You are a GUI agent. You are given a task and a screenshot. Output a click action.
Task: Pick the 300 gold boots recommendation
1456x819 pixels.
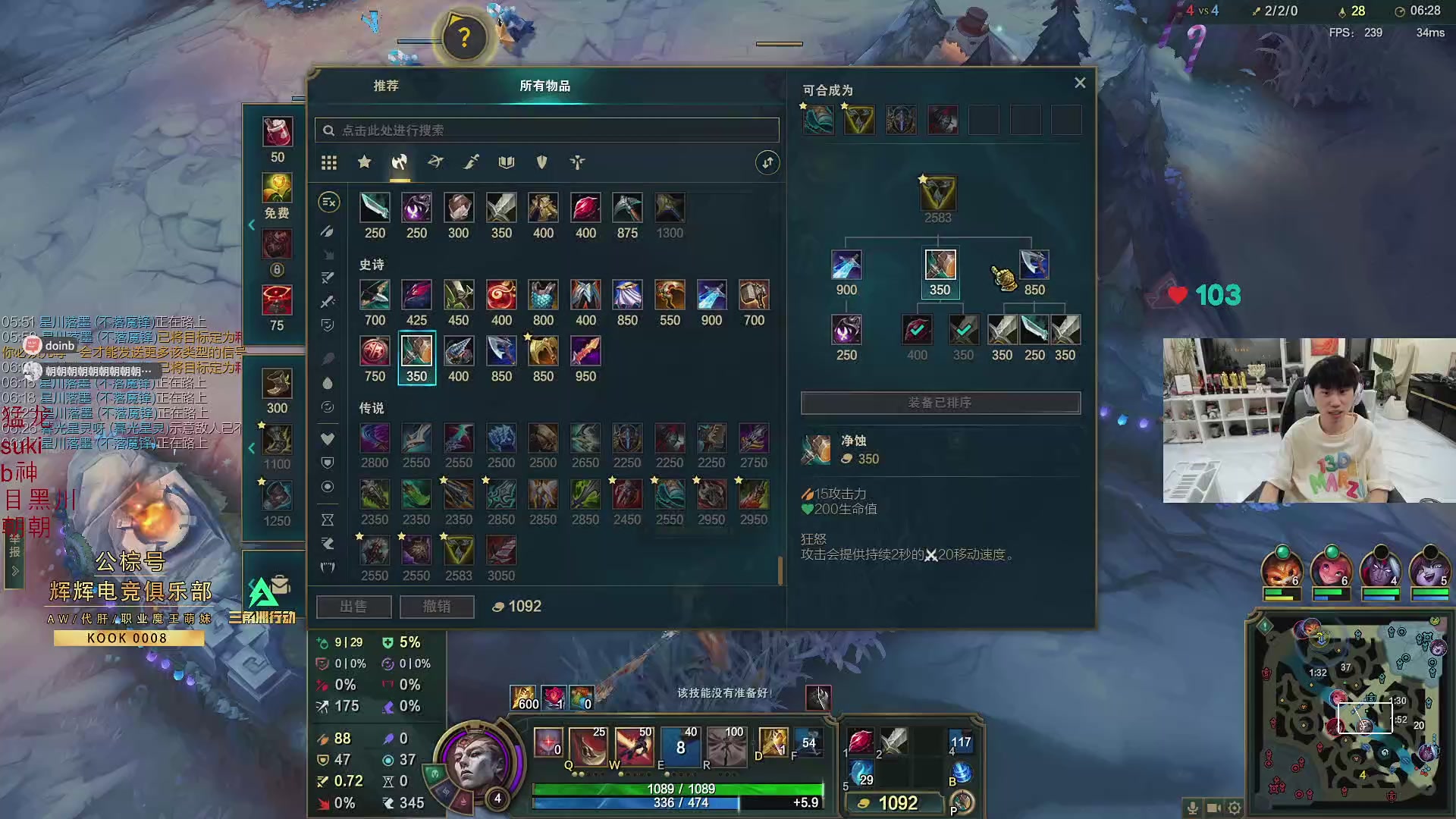[277, 384]
